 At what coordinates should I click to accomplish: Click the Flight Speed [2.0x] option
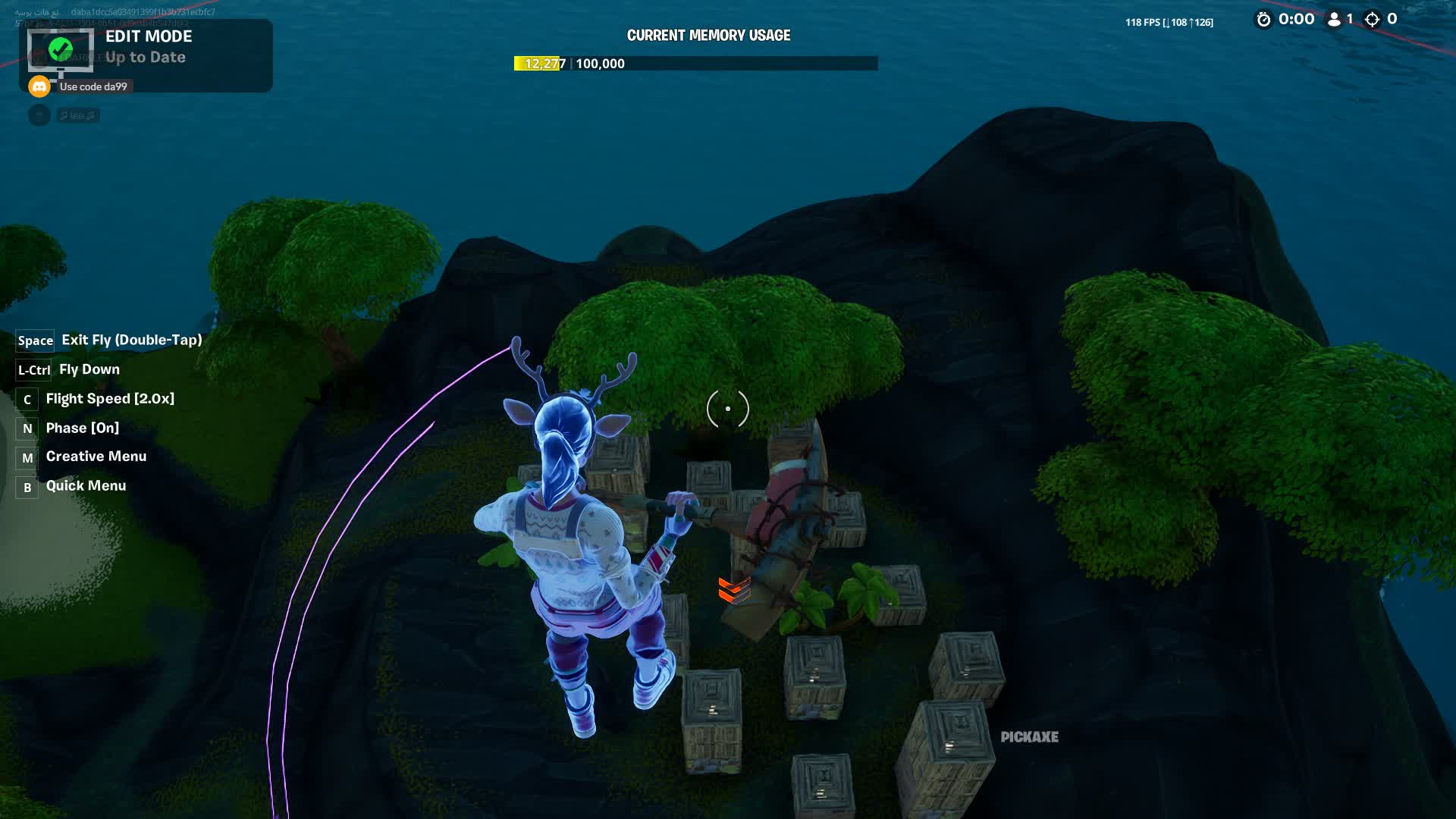tap(110, 398)
